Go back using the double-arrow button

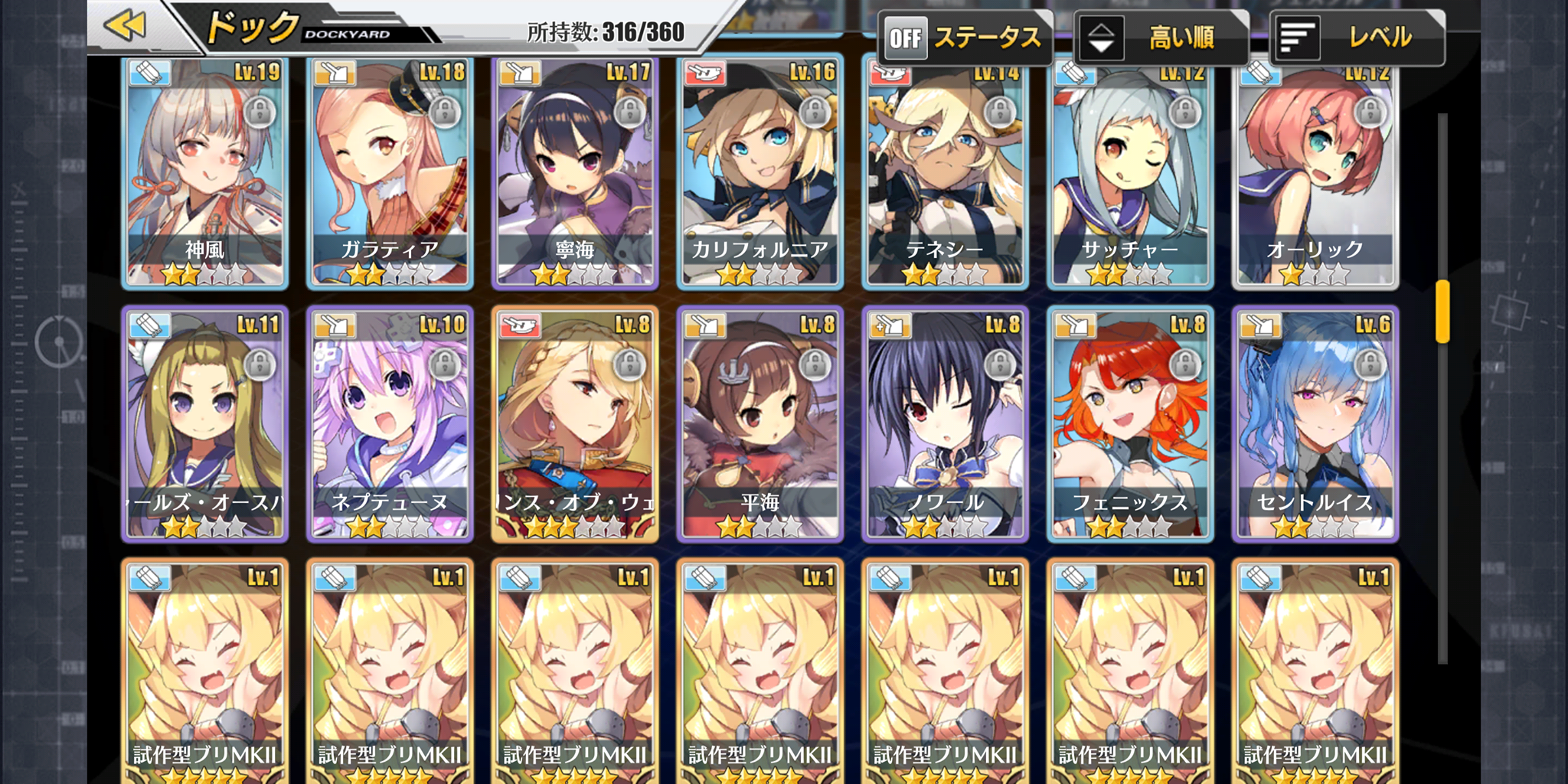click(126, 26)
